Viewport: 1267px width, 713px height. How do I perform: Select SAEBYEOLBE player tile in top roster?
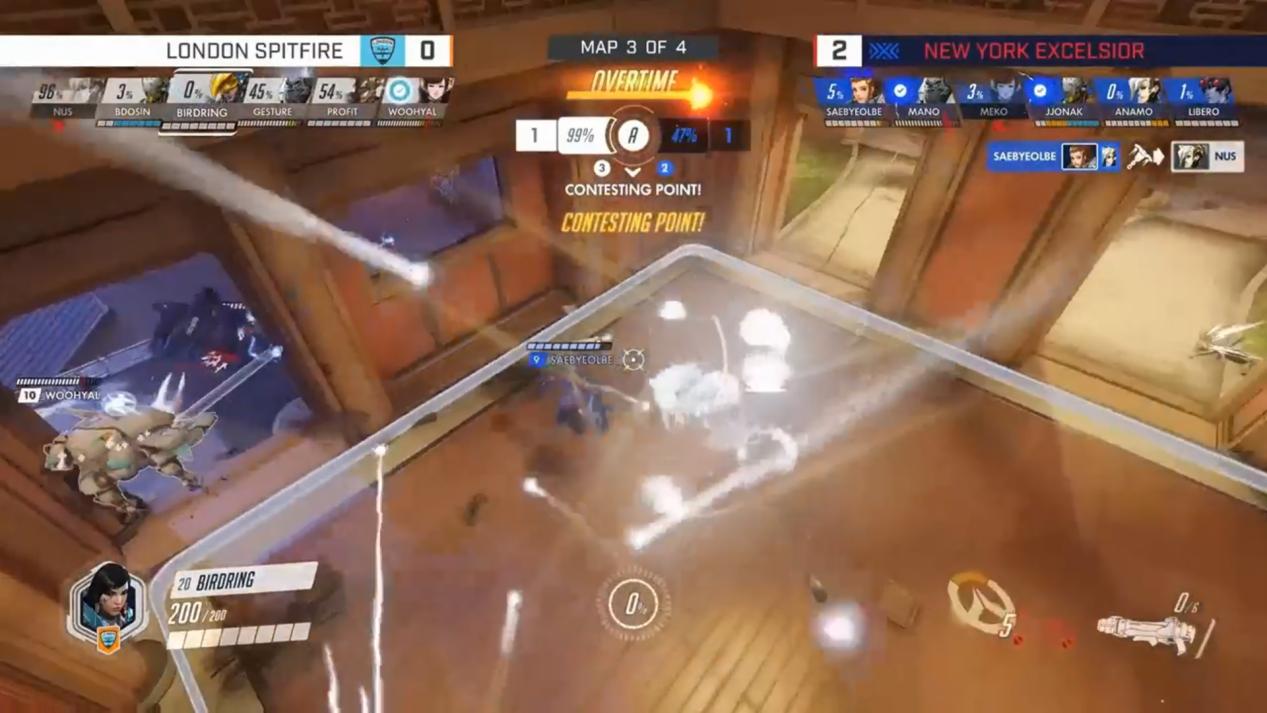point(854,101)
